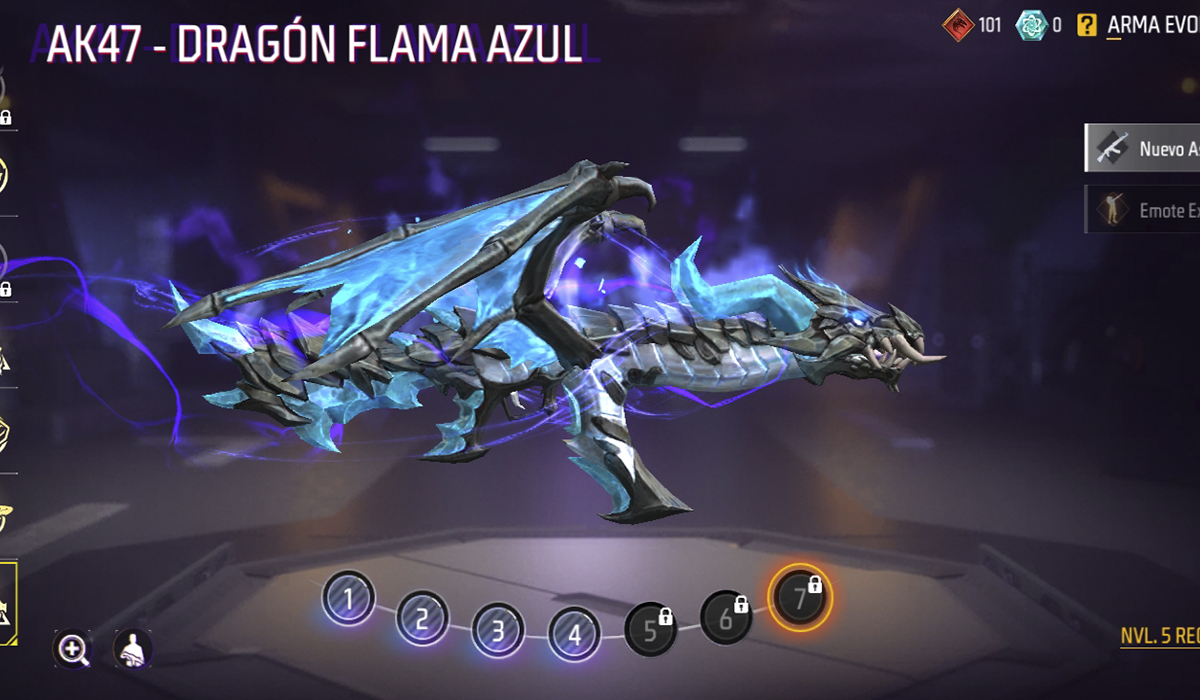The height and width of the screenshot is (700, 1200).
Task: Select the highlighted level 7 node
Action: (x=799, y=598)
